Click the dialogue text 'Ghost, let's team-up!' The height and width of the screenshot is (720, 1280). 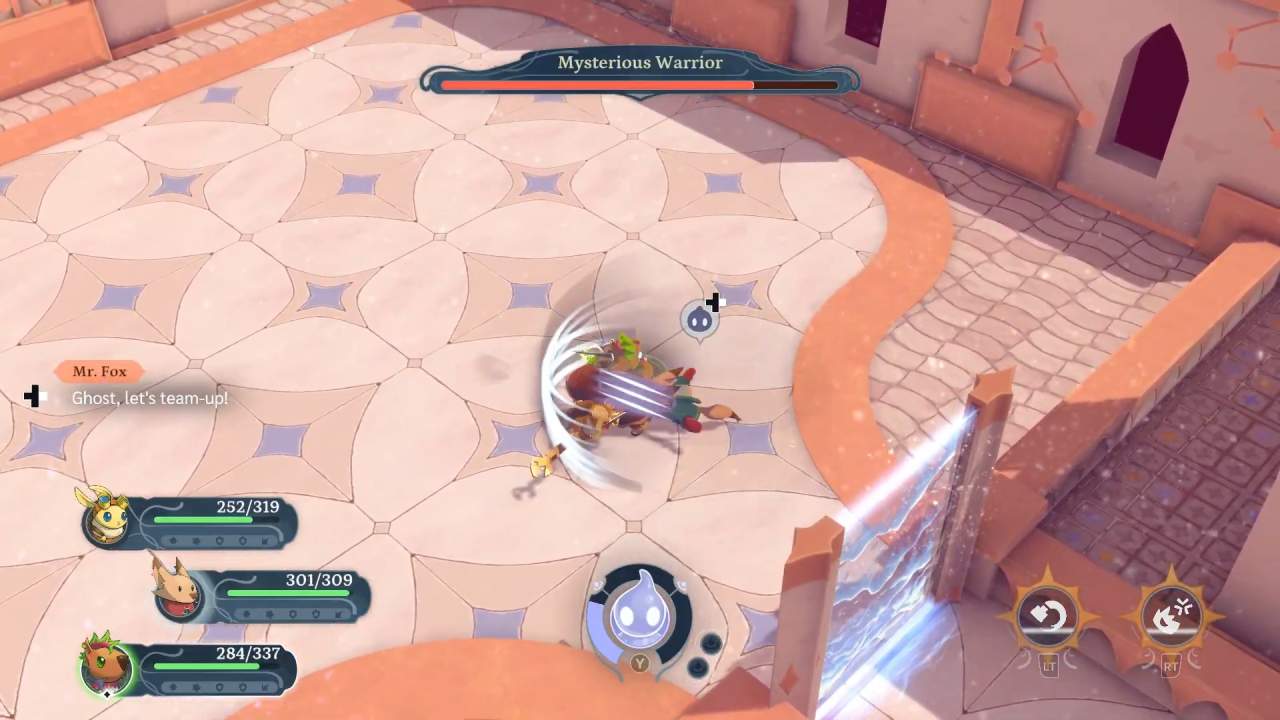tap(150, 397)
